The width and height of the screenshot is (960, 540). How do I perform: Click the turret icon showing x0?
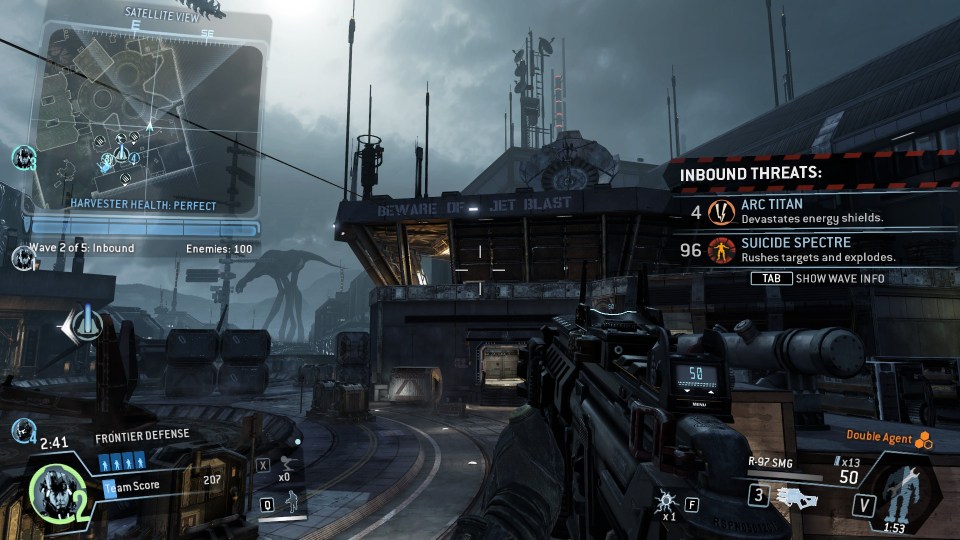click(x=285, y=463)
